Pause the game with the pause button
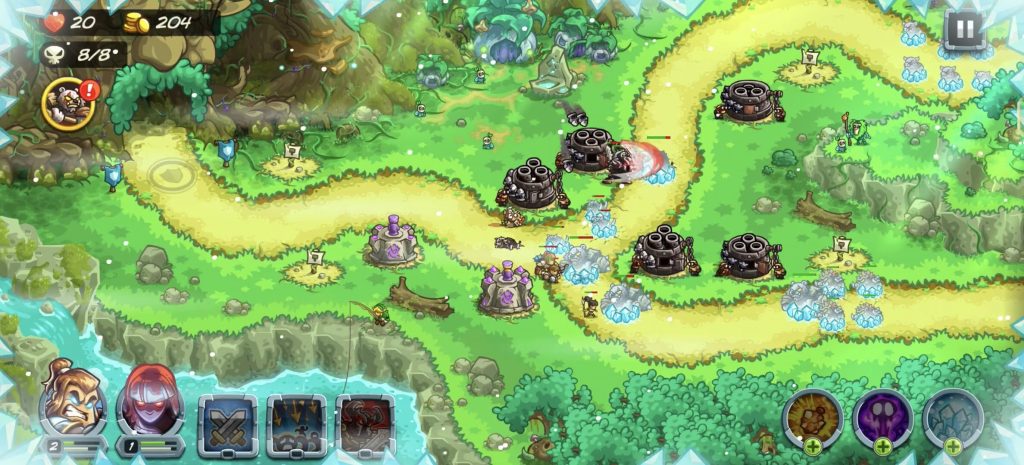This screenshot has height=465, width=1024. 963,31
